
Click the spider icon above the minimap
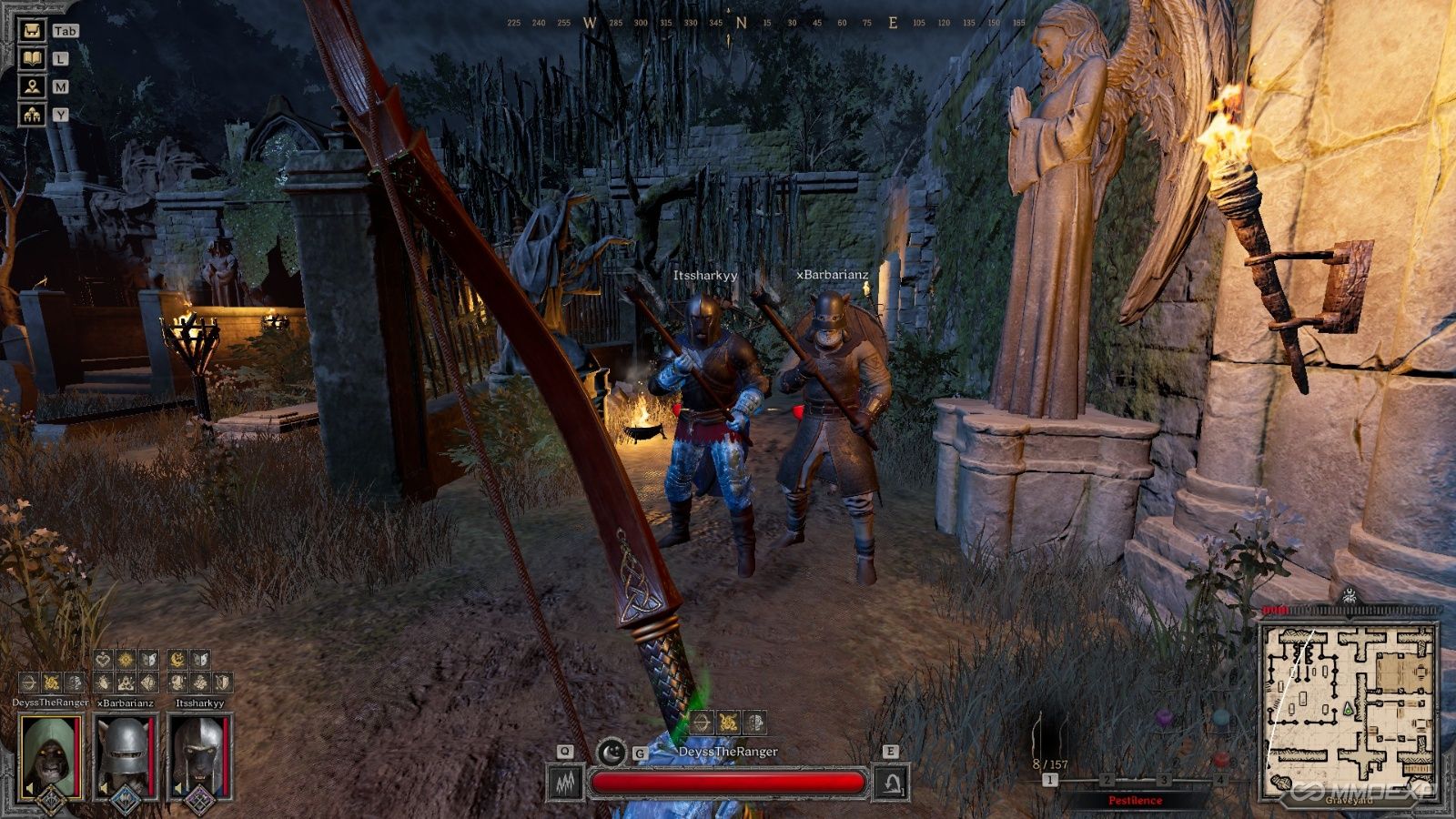[1350, 596]
